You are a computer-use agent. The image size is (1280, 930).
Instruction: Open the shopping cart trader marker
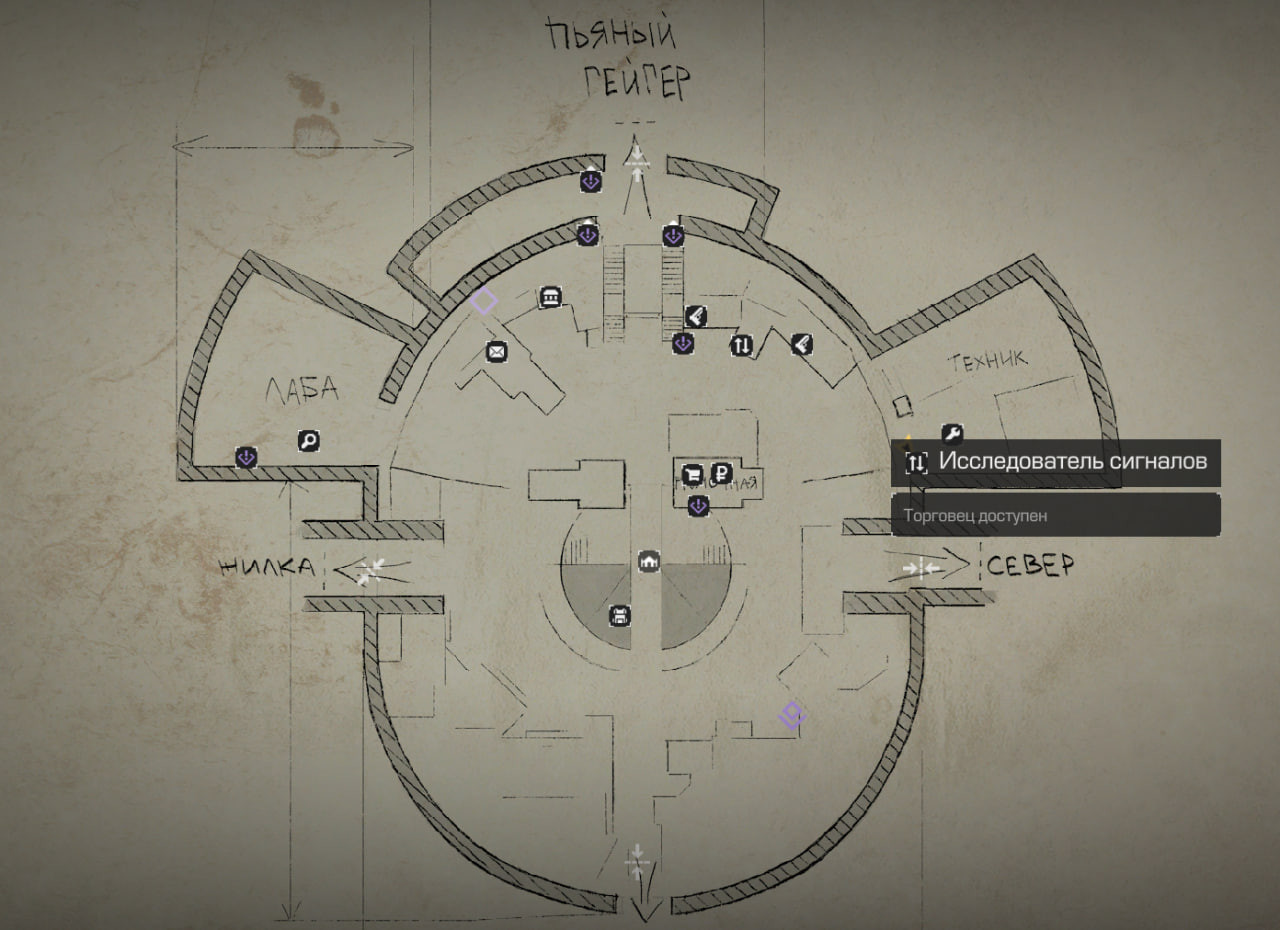(692, 474)
